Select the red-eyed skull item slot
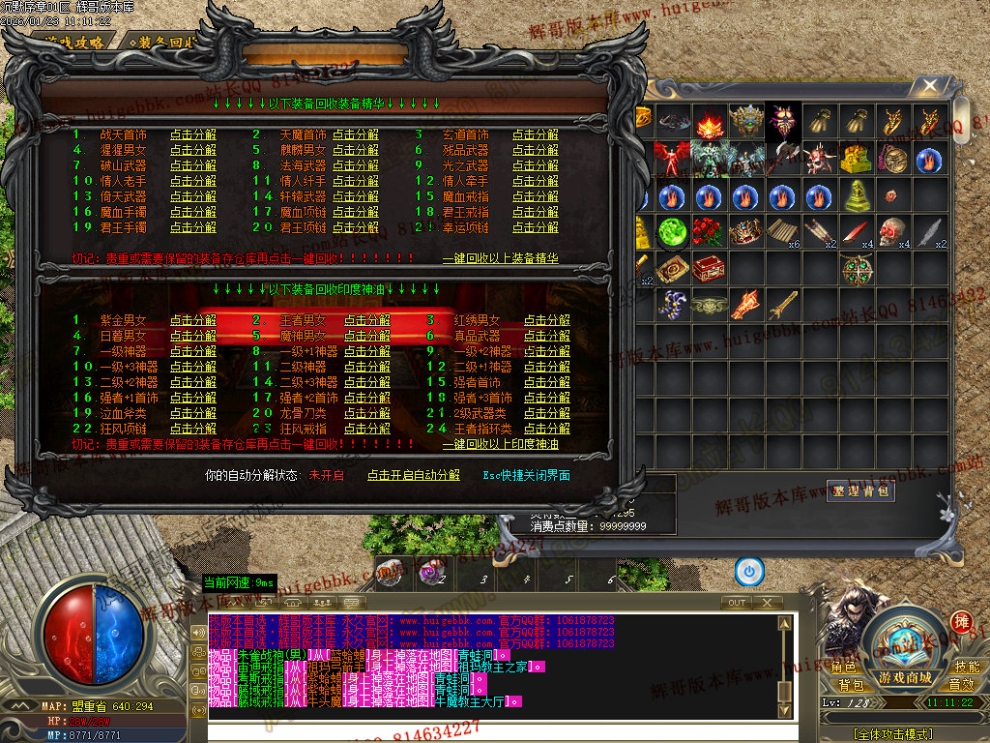Screen dimensions: 990x743 891,232
